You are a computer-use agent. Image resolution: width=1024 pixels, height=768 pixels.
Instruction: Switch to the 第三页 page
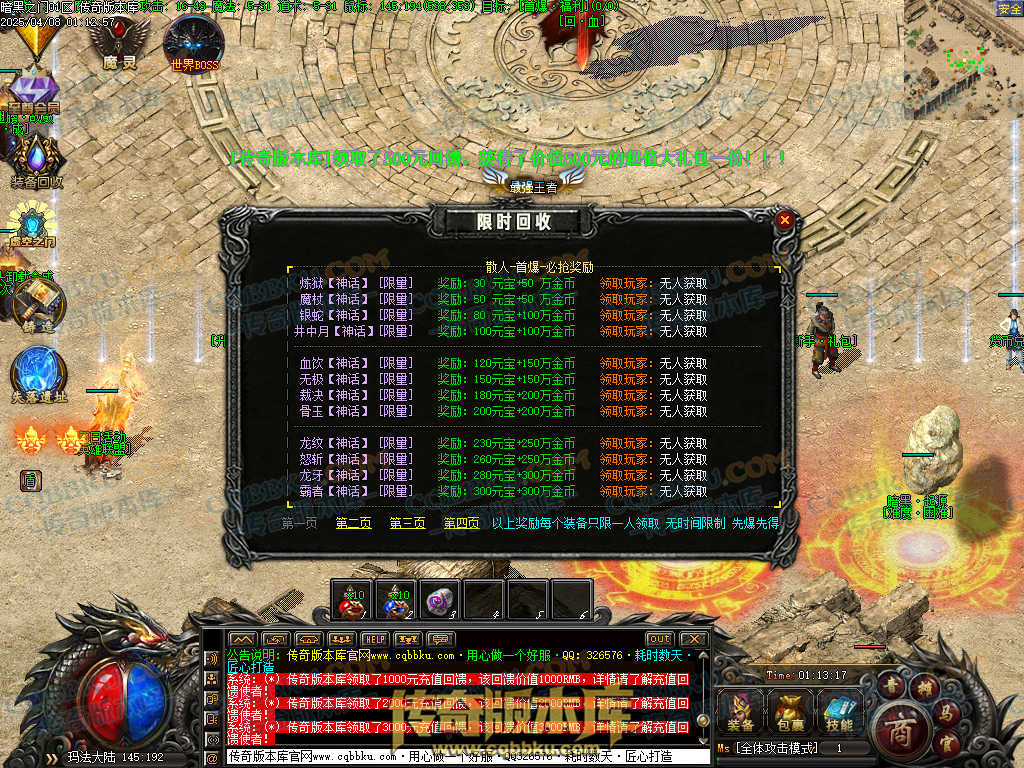pos(407,523)
